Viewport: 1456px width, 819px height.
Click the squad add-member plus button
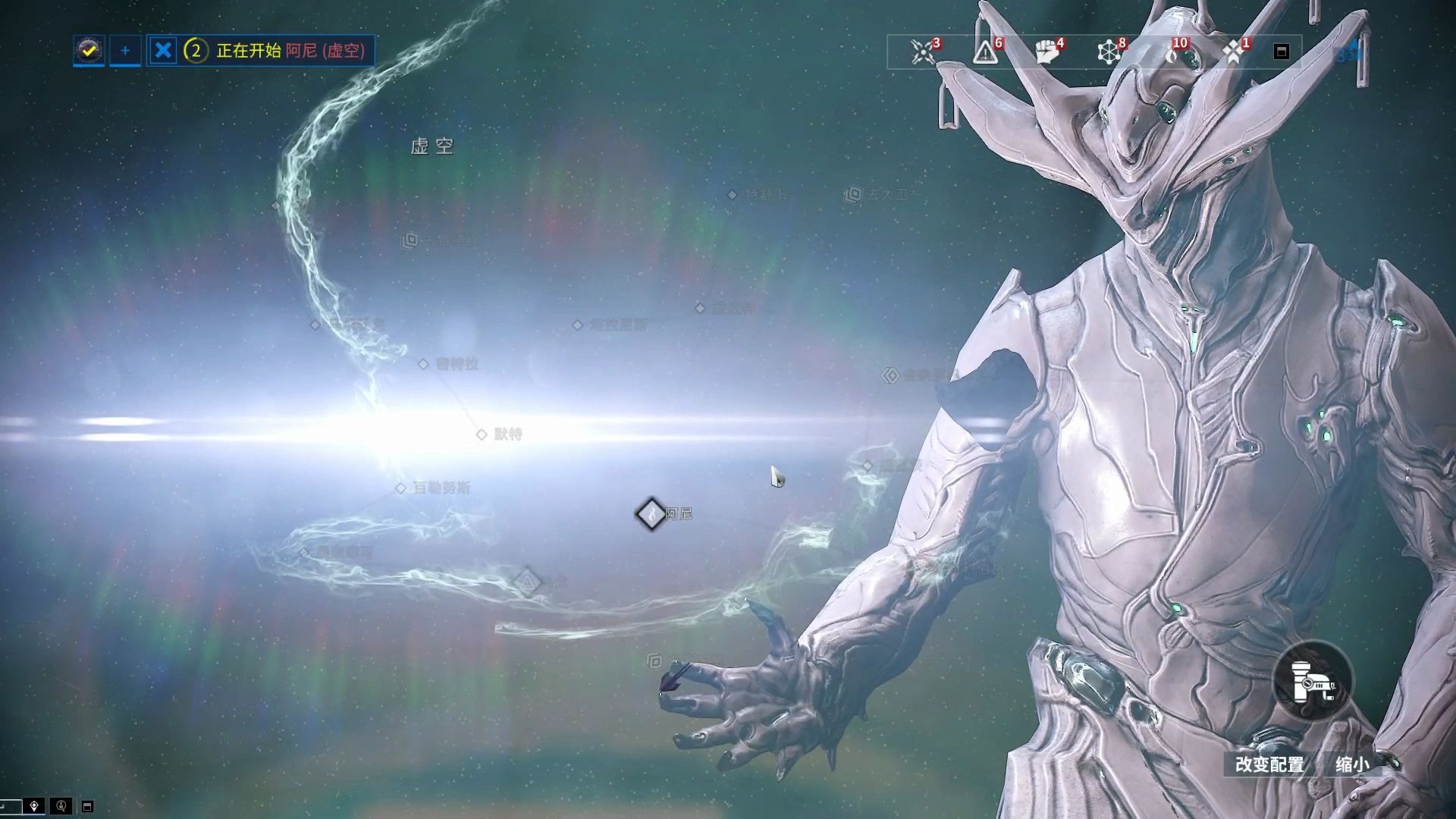(x=125, y=51)
